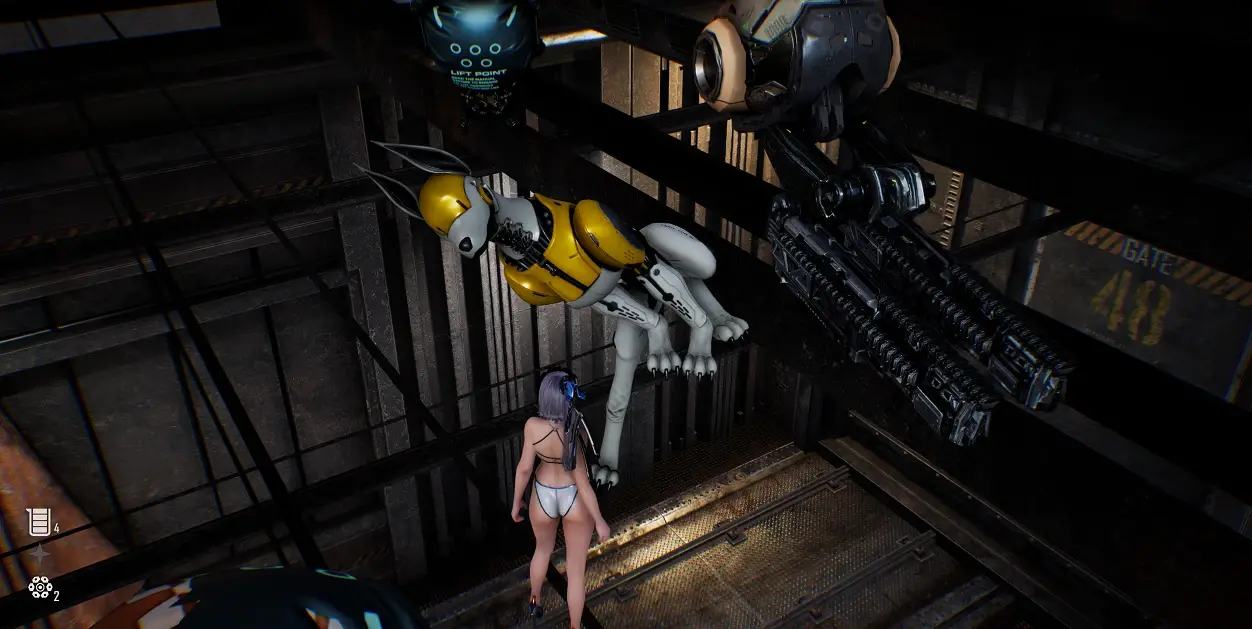Click the faint four-pointed star icon
Image resolution: width=1252 pixels, height=629 pixels.
tap(39, 554)
